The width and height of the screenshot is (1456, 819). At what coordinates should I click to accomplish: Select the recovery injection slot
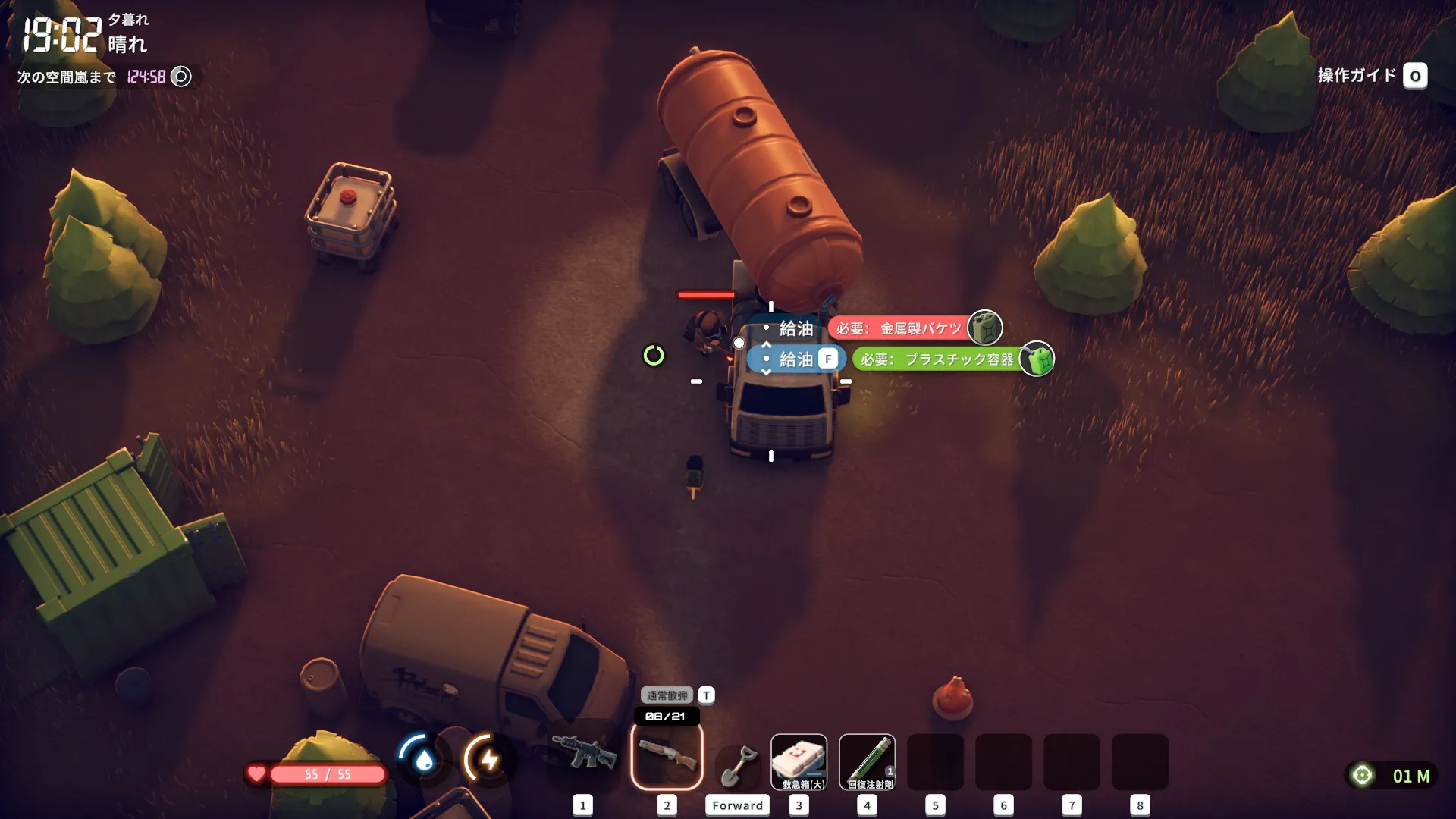pos(867,761)
